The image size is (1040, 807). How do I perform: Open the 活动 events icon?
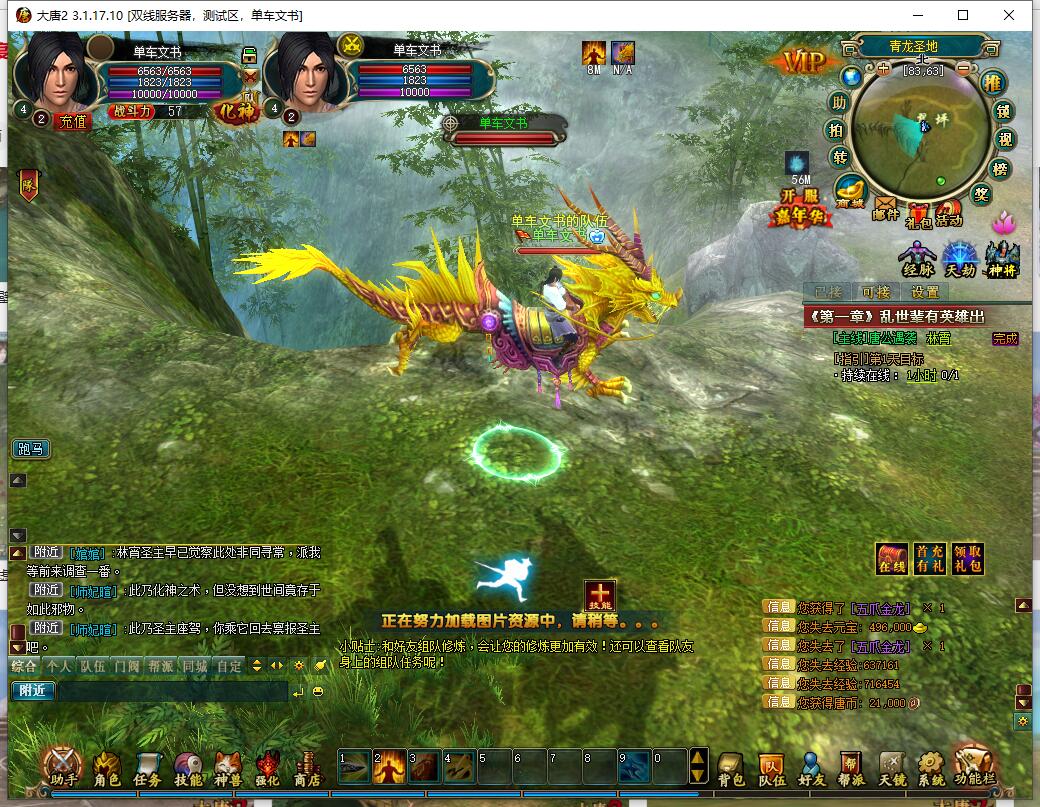coord(948,212)
